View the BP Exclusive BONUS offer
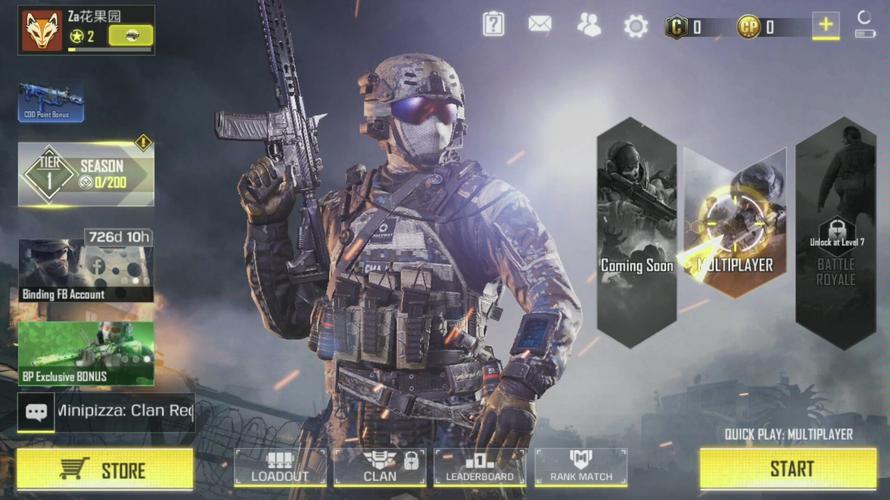 pyautogui.click(x=86, y=353)
